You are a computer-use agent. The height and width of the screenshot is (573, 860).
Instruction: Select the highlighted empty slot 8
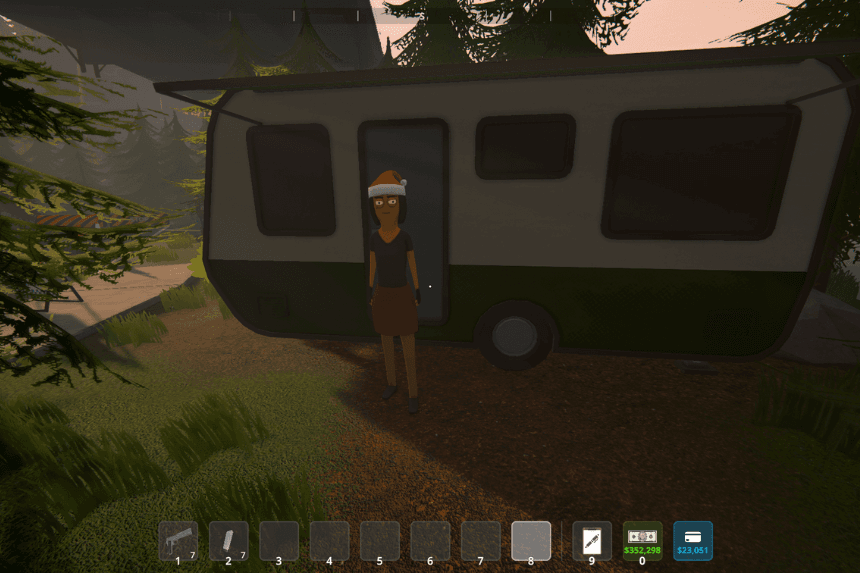coord(531,541)
